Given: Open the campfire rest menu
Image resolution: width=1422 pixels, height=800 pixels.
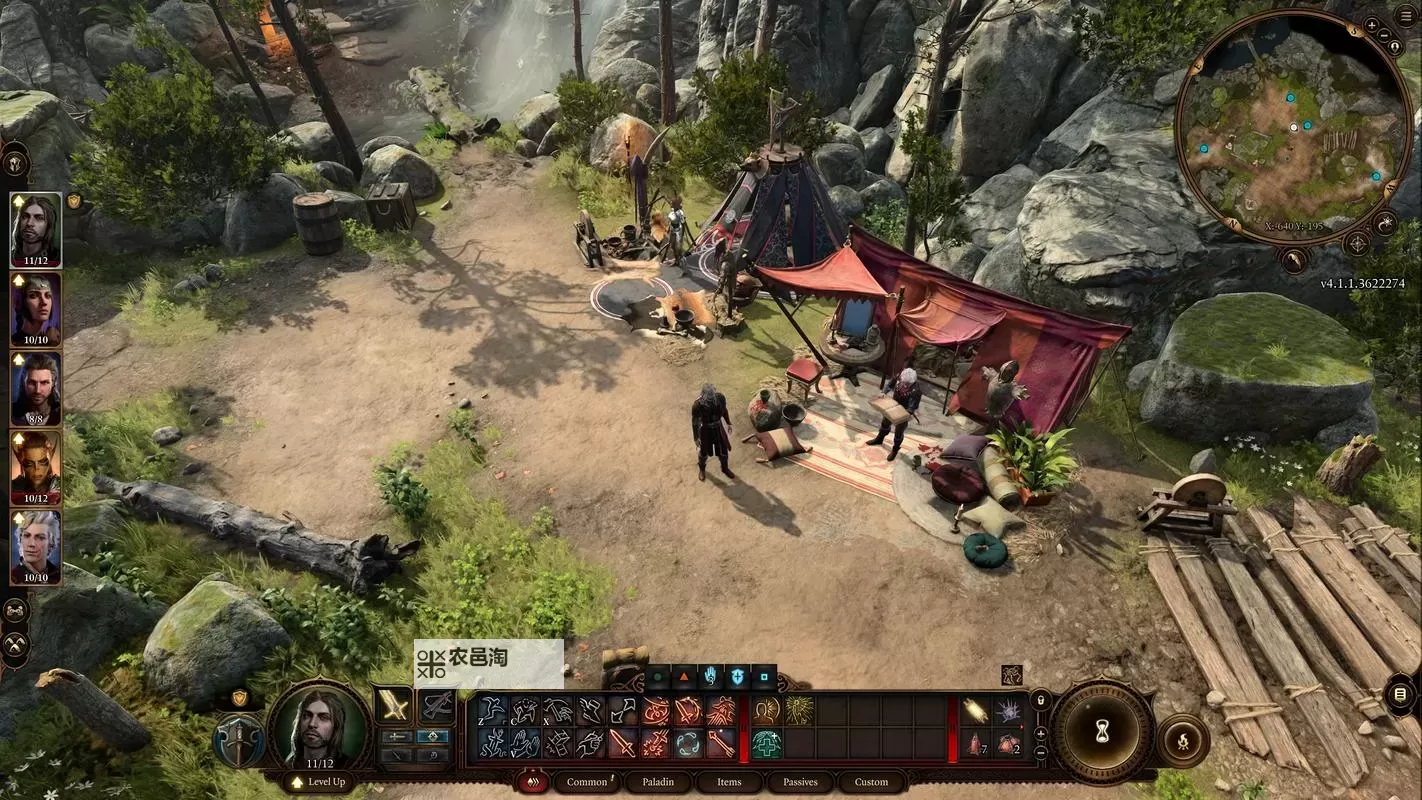Looking at the screenshot, I should tap(1185, 741).
